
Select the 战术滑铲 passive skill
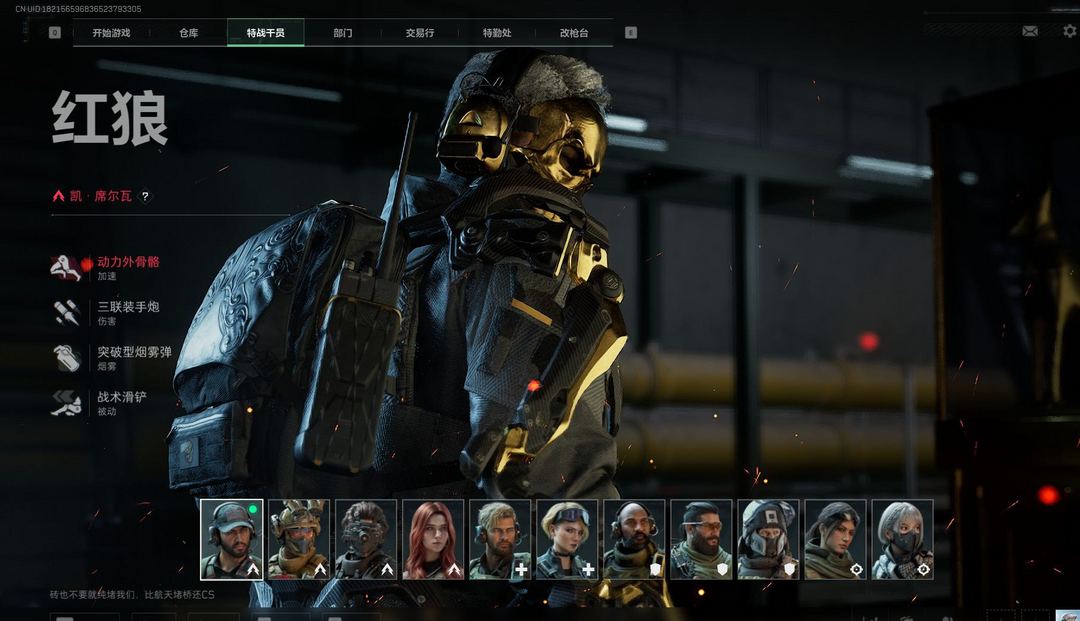(x=121, y=397)
